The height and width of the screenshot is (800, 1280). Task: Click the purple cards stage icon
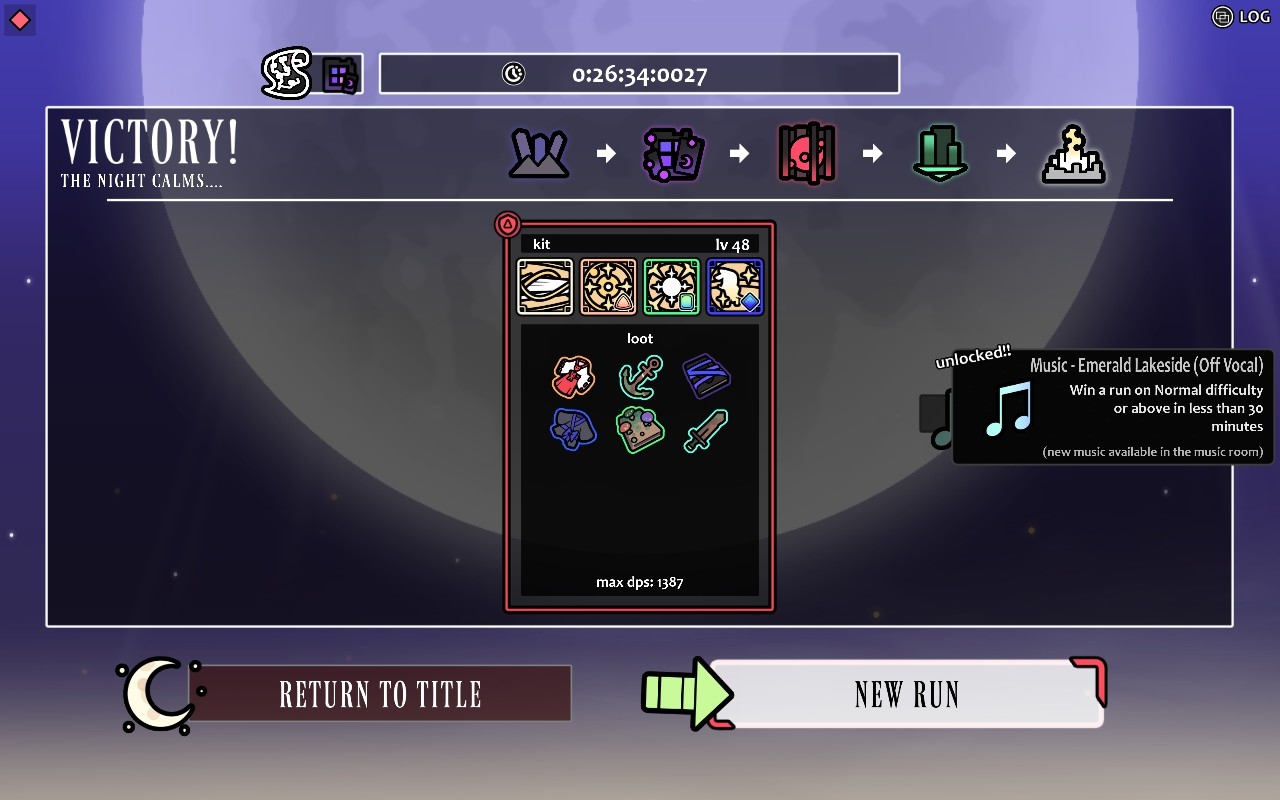coord(673,154)
